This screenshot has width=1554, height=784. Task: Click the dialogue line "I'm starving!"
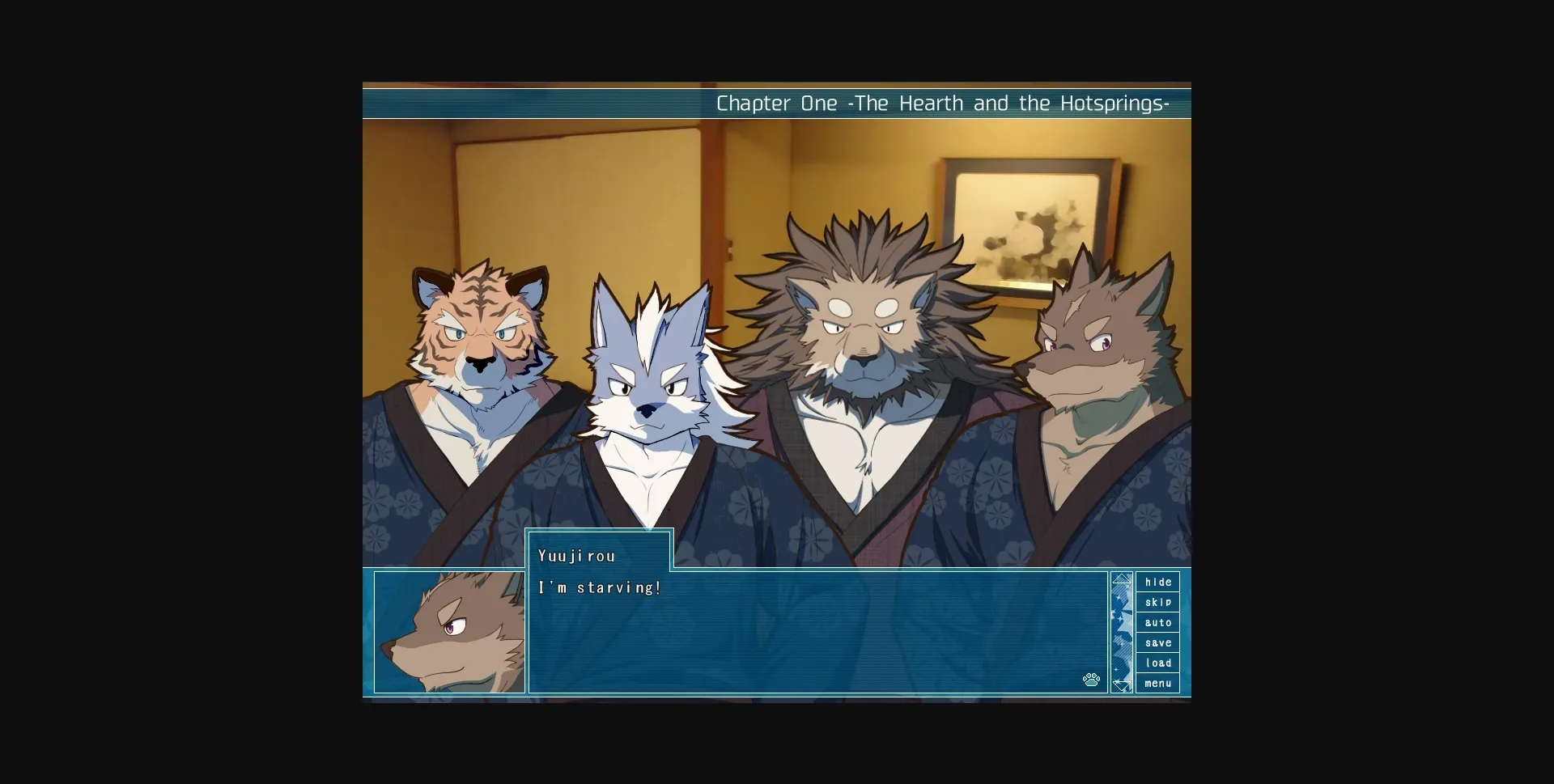click(600, 587)
